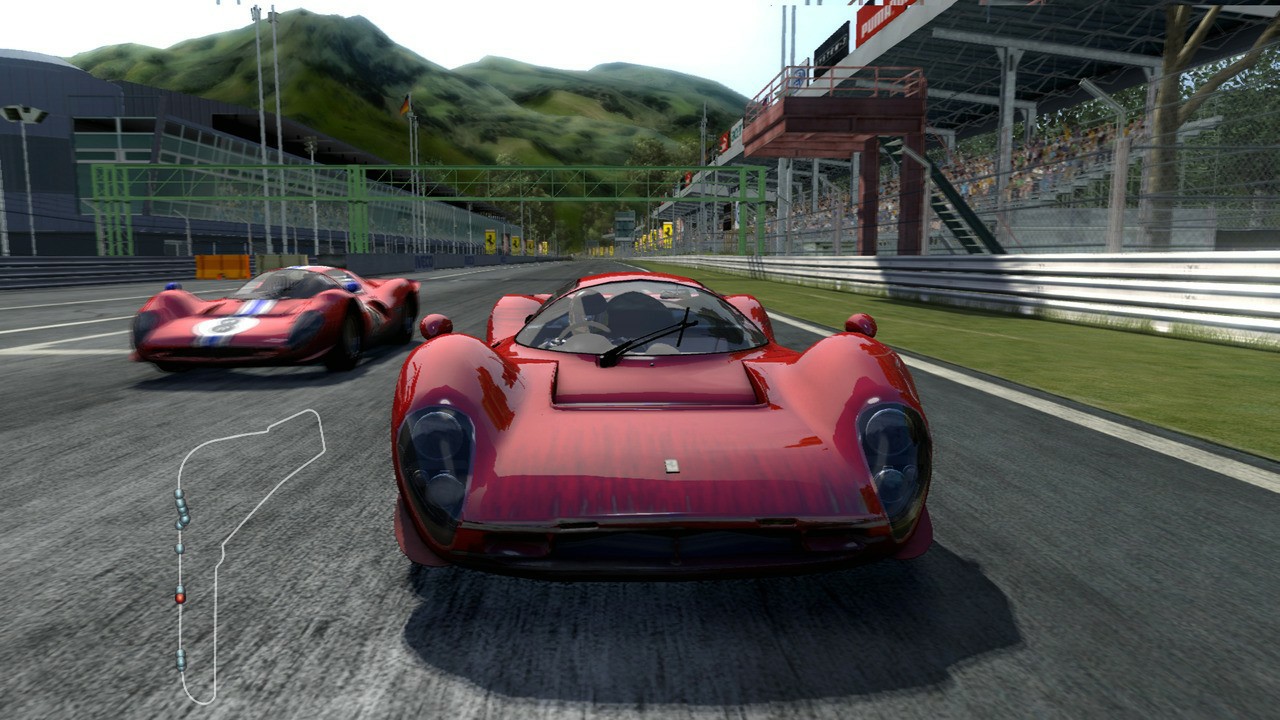Click the leading blue opponent dot on the minimap
Viewport: 1280px width, 720px height.
177,492
